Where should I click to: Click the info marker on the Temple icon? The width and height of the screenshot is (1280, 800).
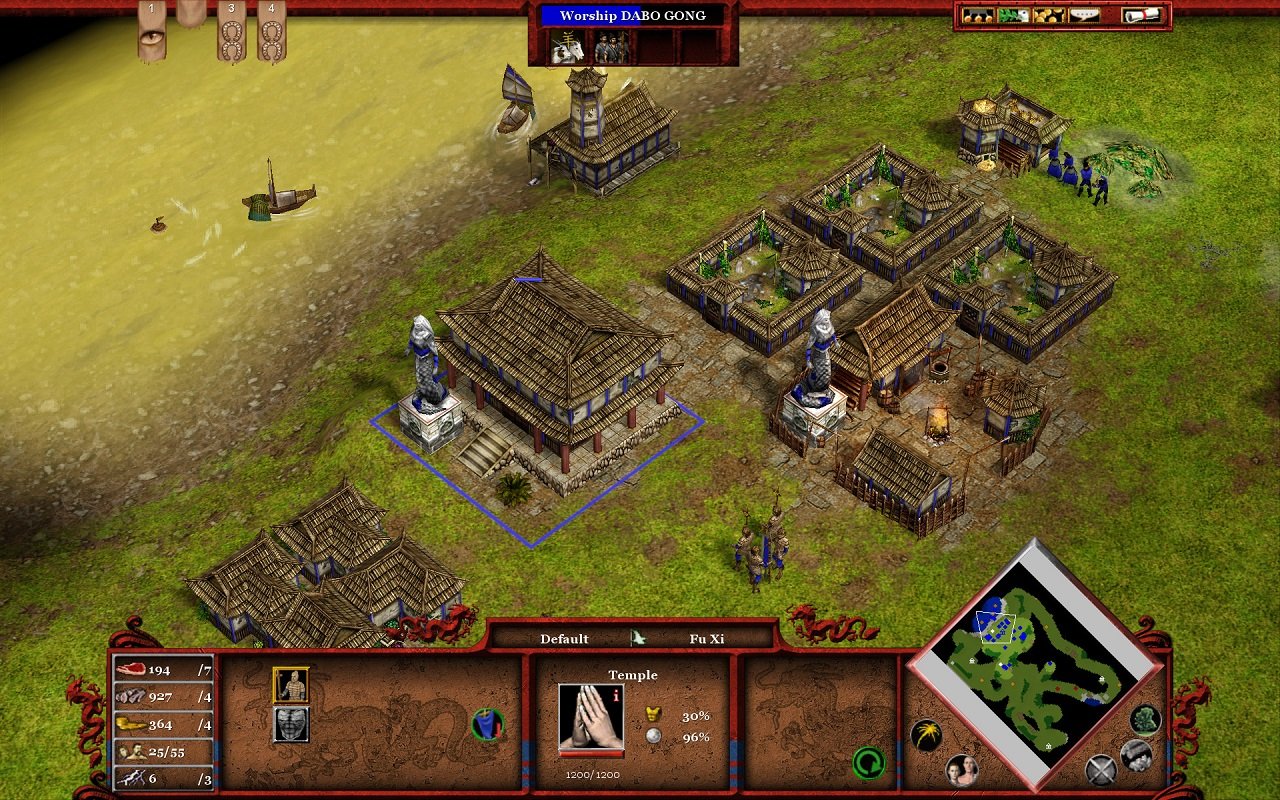616,696
